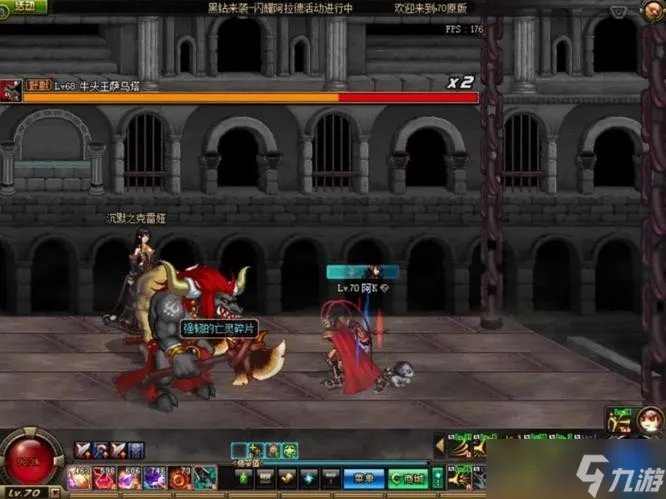Select the teal weapon item hotbar slot
Screen dimensions: 666x499
[x=207, y=479]
